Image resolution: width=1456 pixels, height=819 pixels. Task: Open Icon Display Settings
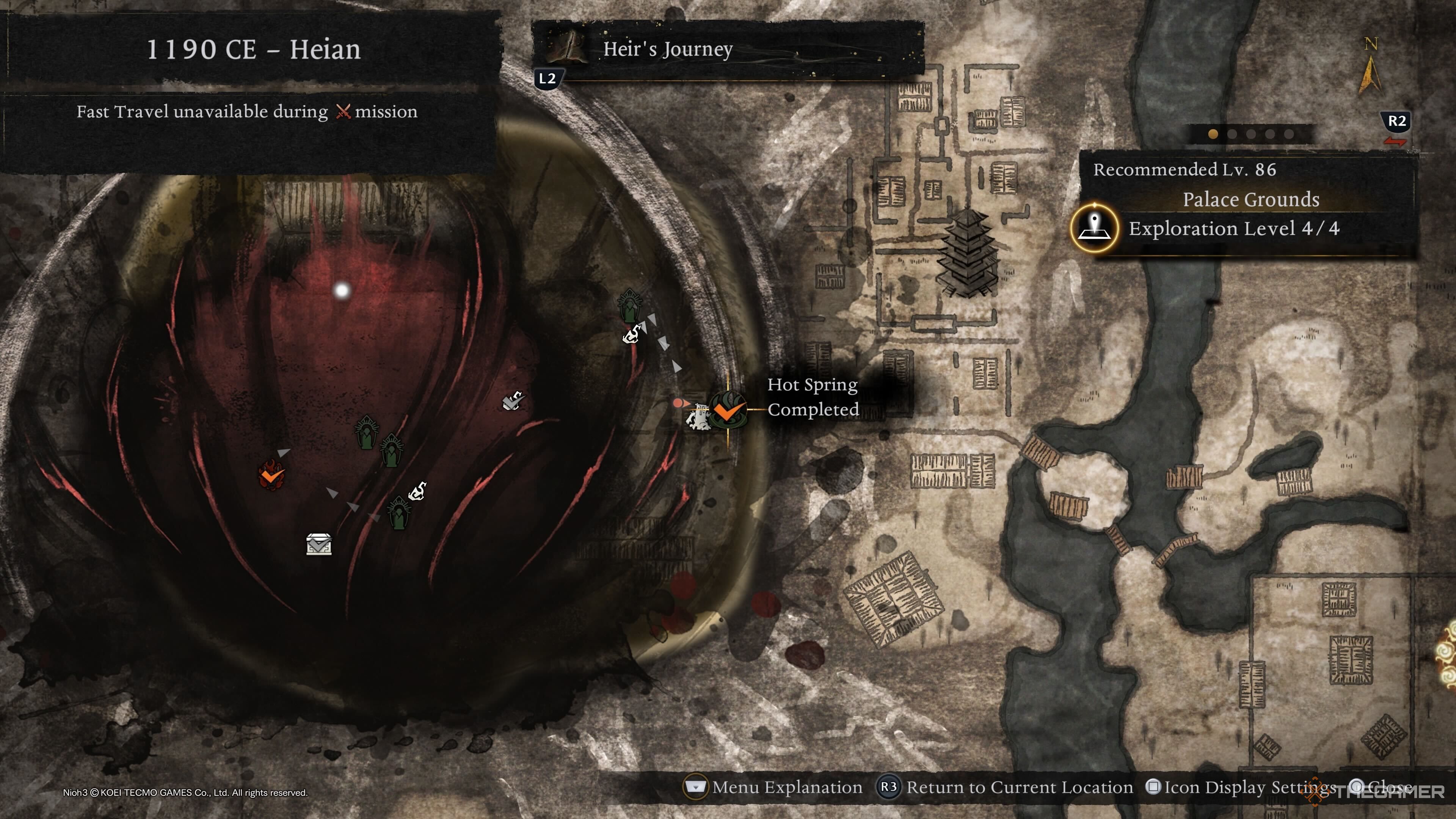1241,787
